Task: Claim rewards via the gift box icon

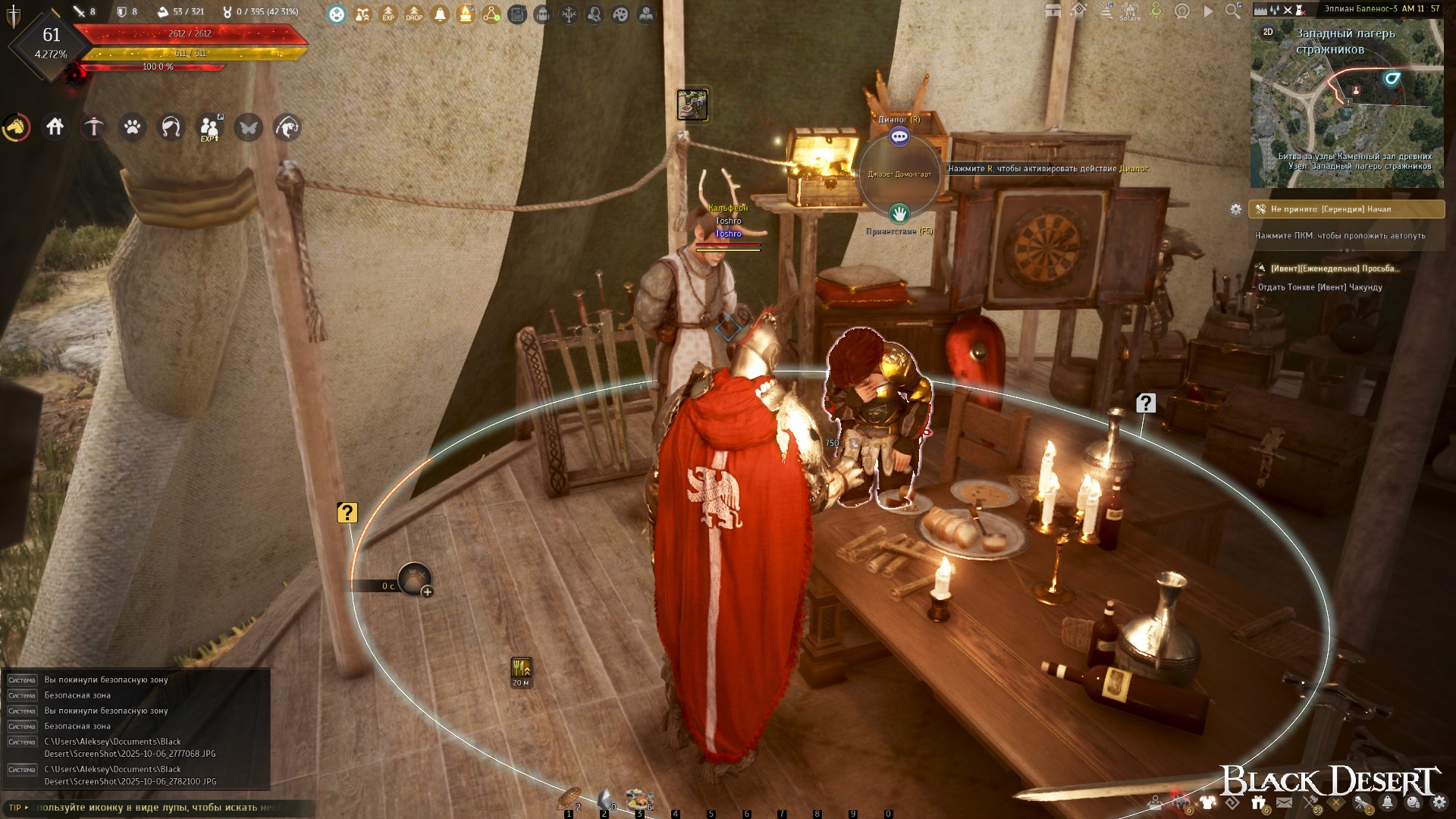Action: click(1259, 802)
